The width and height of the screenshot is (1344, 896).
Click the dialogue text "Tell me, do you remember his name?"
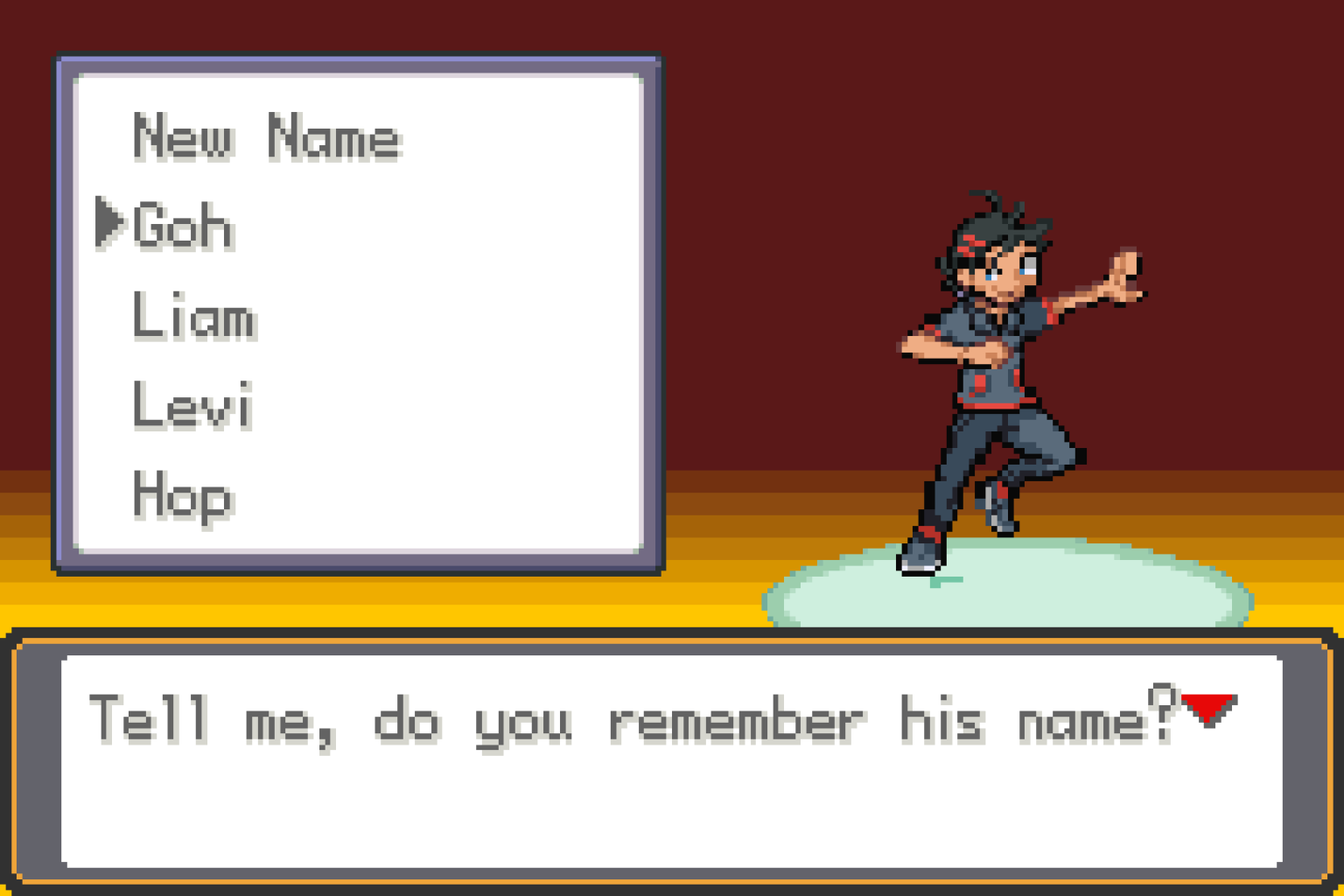click(630, 719)
